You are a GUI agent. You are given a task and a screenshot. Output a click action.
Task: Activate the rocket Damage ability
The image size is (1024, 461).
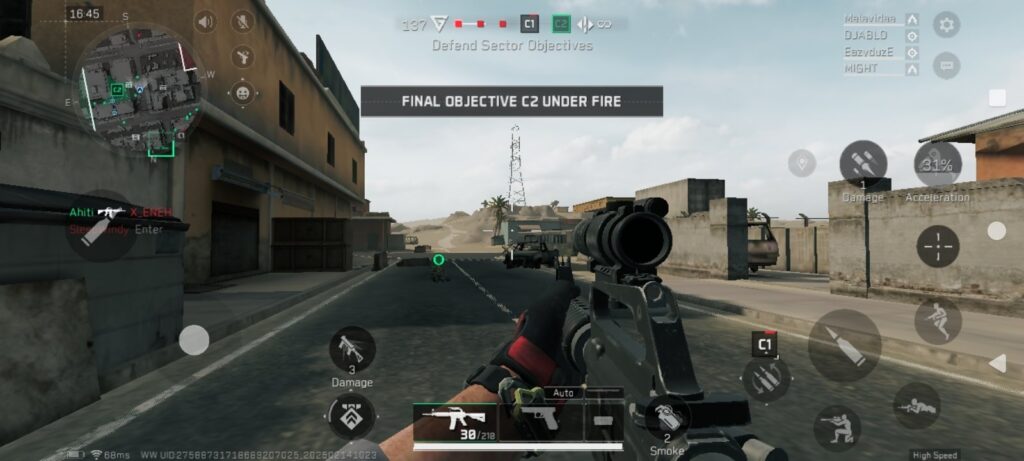(862, 163)
